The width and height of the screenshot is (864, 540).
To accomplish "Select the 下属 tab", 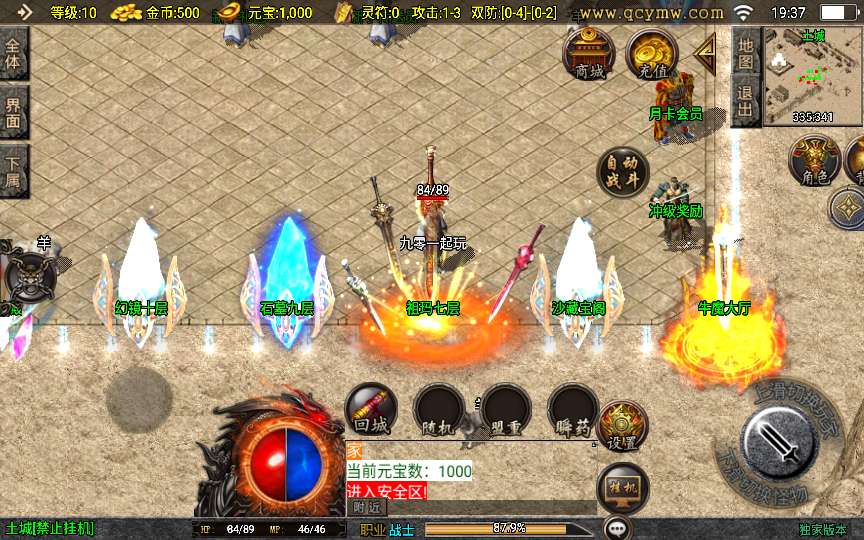I will tap(14, 170).
